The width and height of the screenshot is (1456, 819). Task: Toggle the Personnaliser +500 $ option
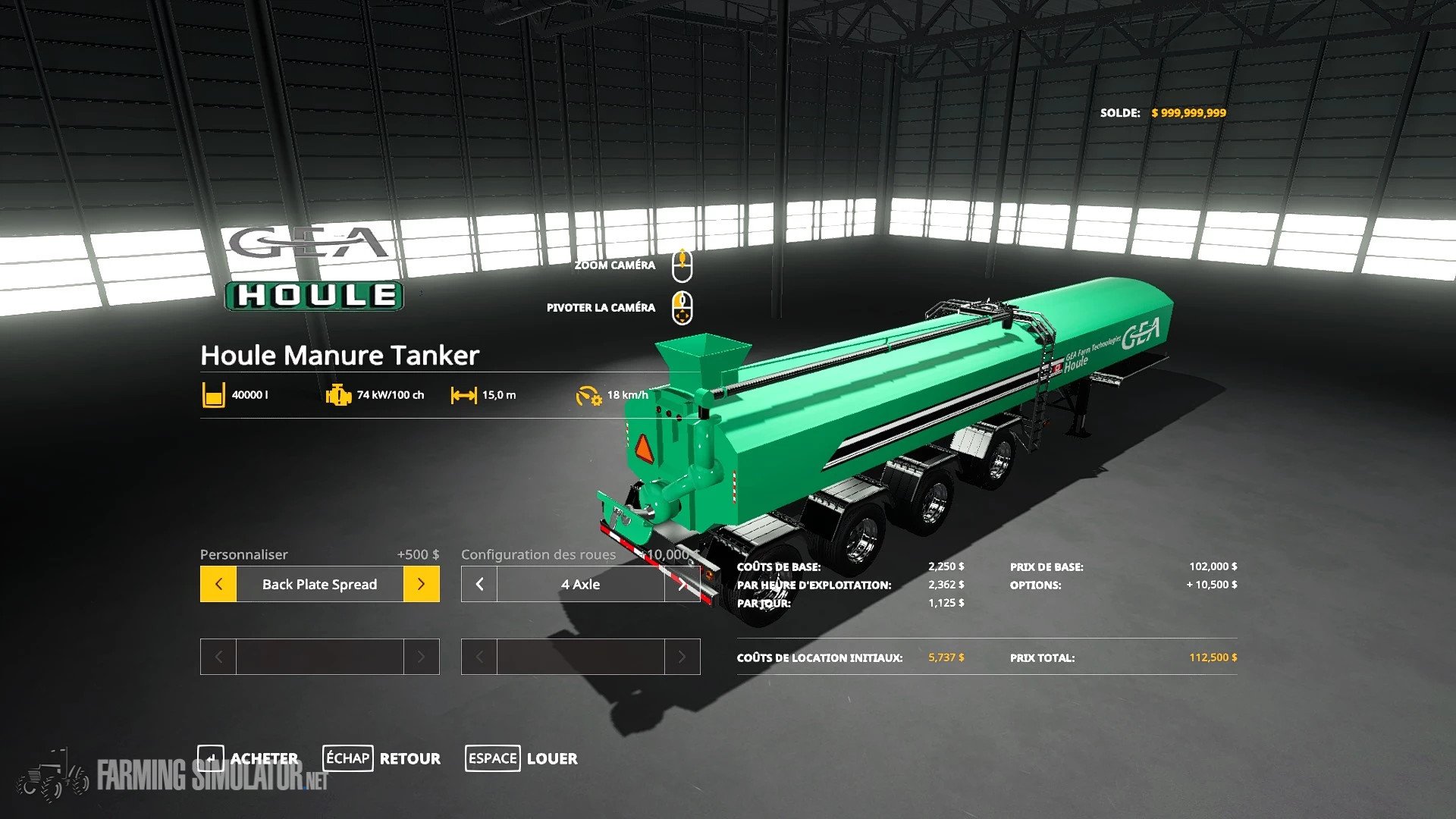tap(417, 554)
